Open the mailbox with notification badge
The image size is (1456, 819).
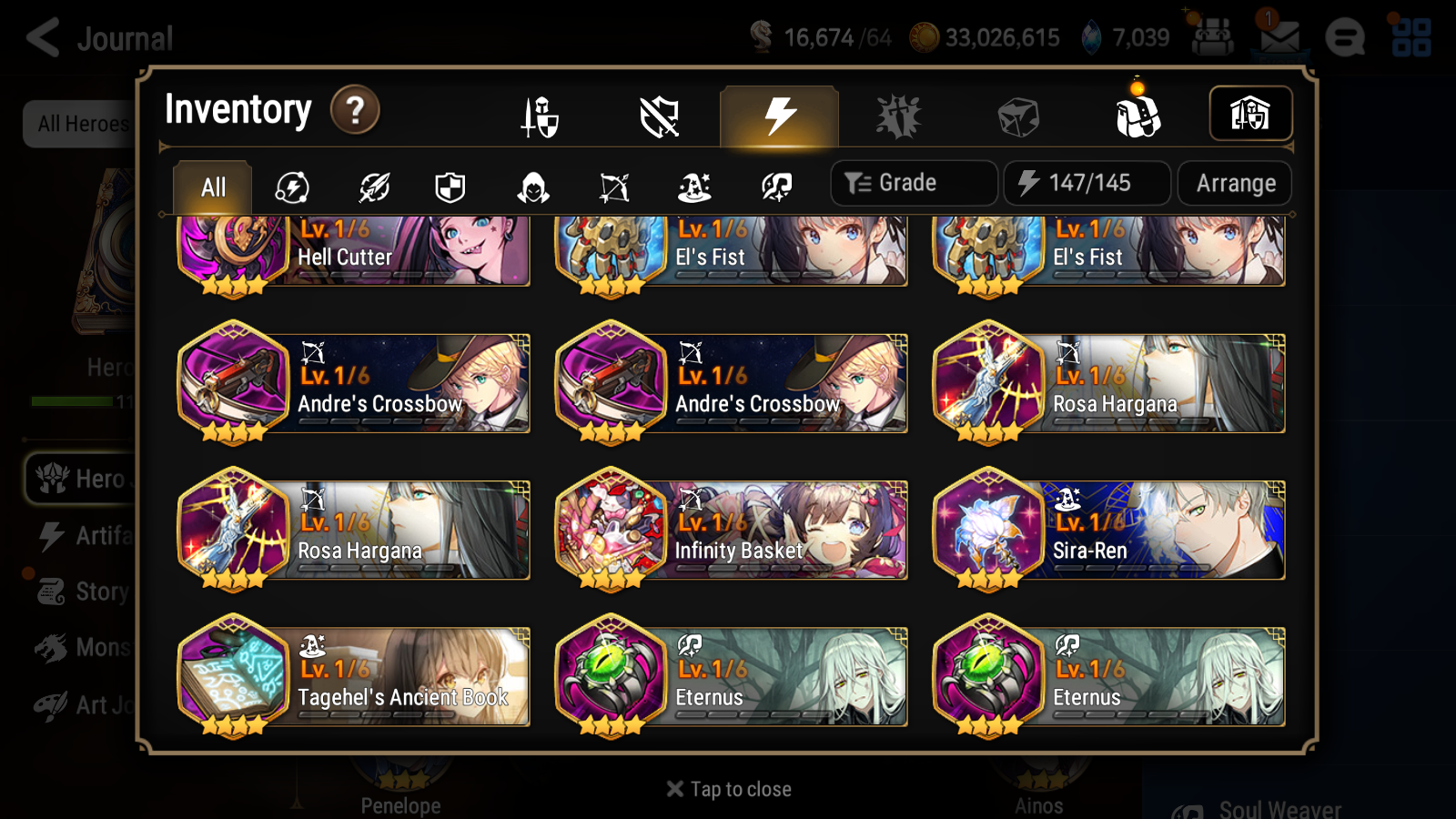[x=1279, y=38]
